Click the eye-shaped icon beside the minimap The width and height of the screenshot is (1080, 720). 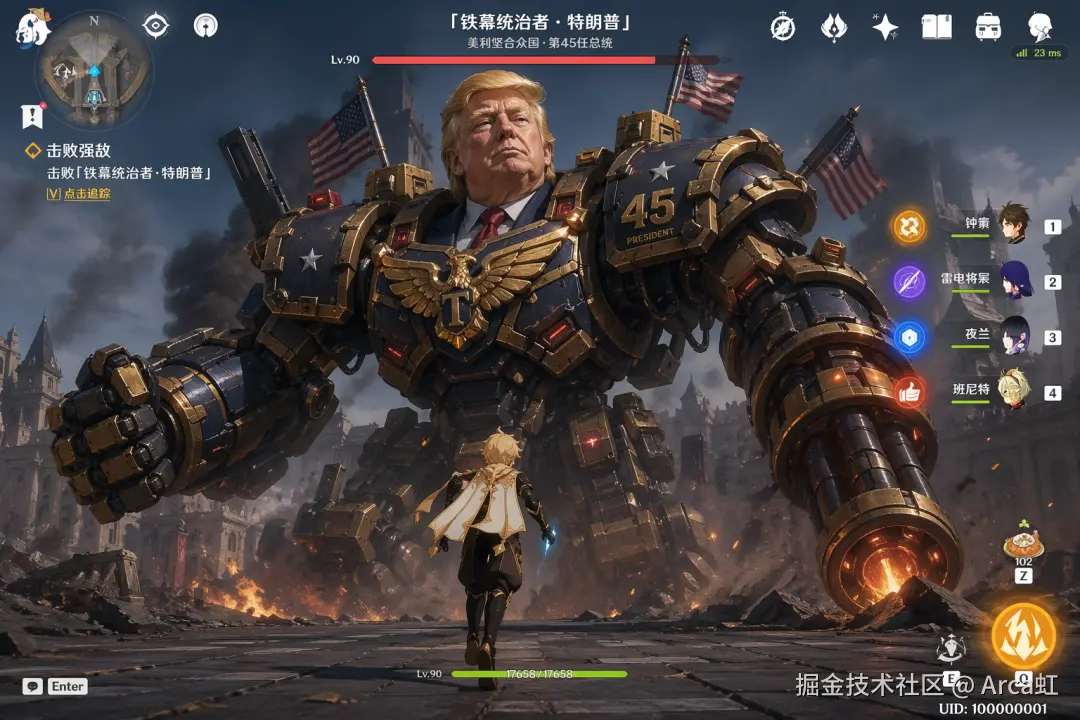pos(156,26)
